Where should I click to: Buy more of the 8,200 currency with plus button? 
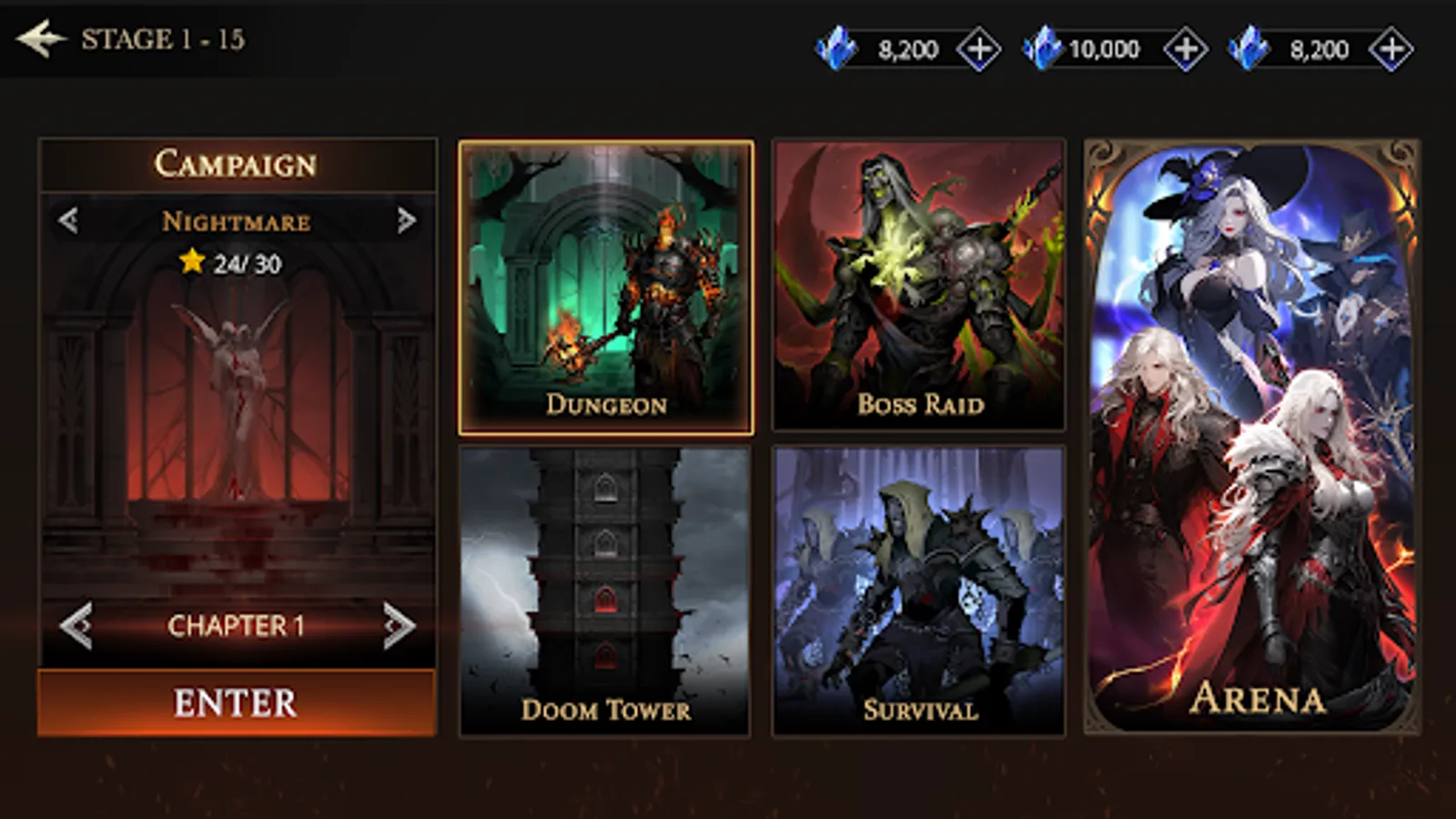(979, 49)
